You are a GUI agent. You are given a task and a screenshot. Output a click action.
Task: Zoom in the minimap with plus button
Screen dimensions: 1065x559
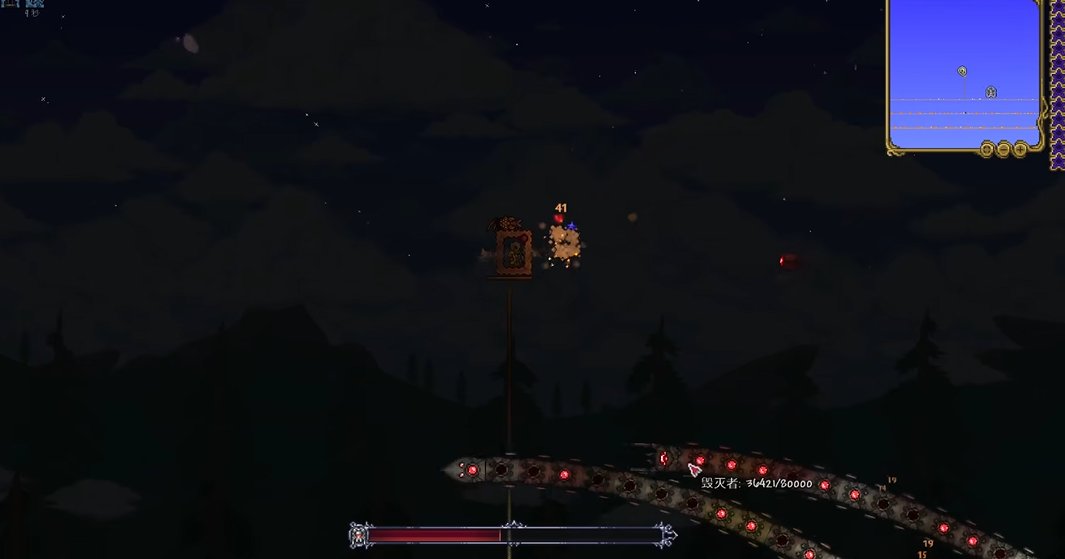pyautogui.click(x=1020, y=150)
